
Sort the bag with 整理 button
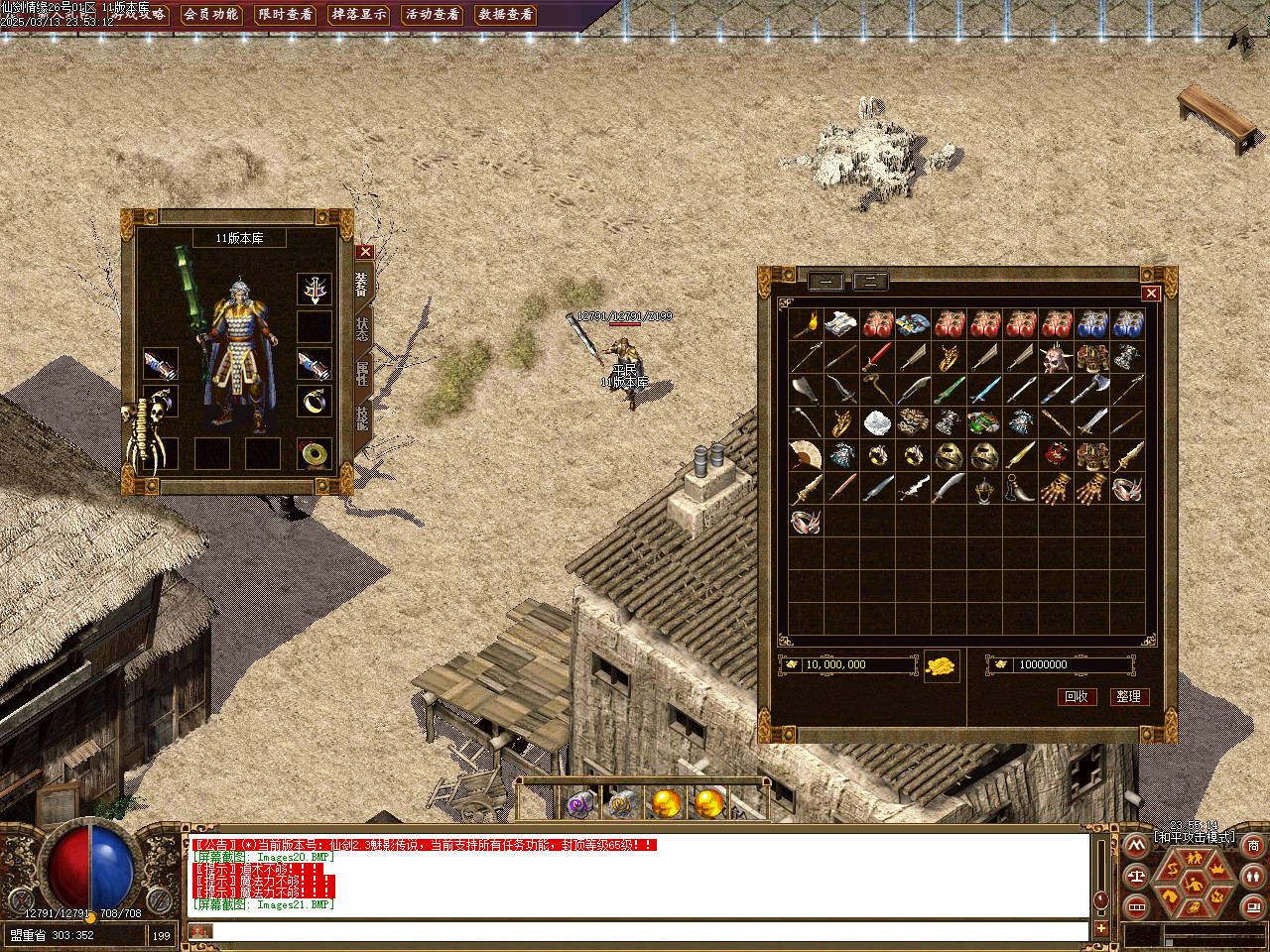click(x=1128, y=696)
